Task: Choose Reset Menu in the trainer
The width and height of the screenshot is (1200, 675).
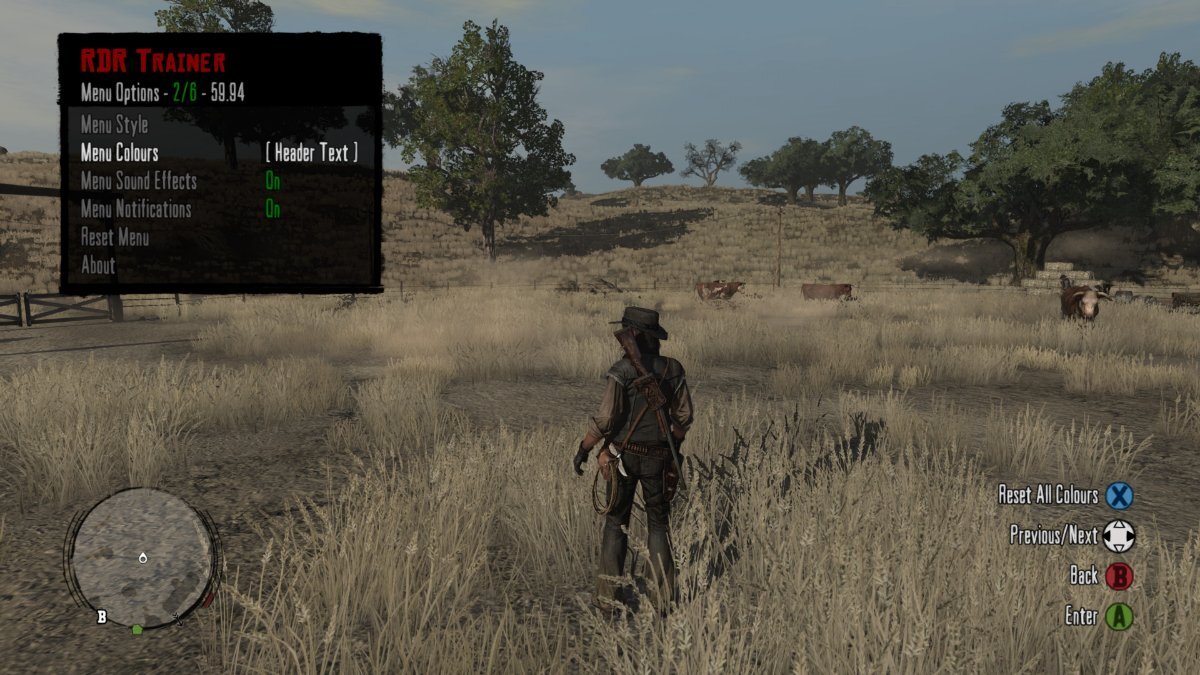Action: (114, 238)
